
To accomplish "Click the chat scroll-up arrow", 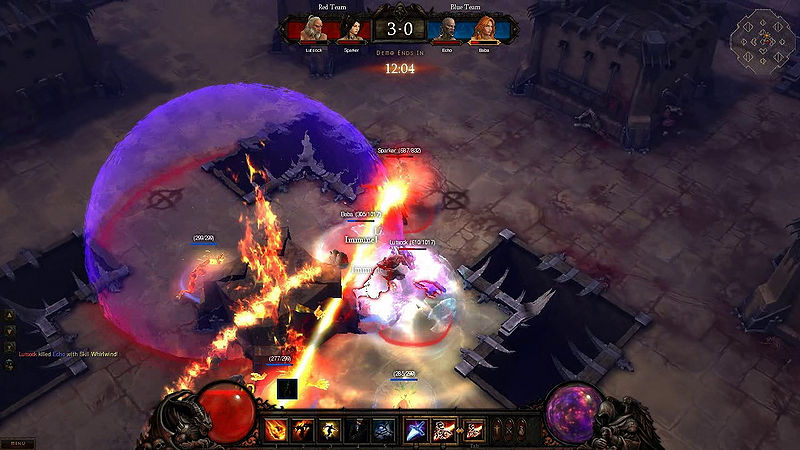I will point(10,315).
